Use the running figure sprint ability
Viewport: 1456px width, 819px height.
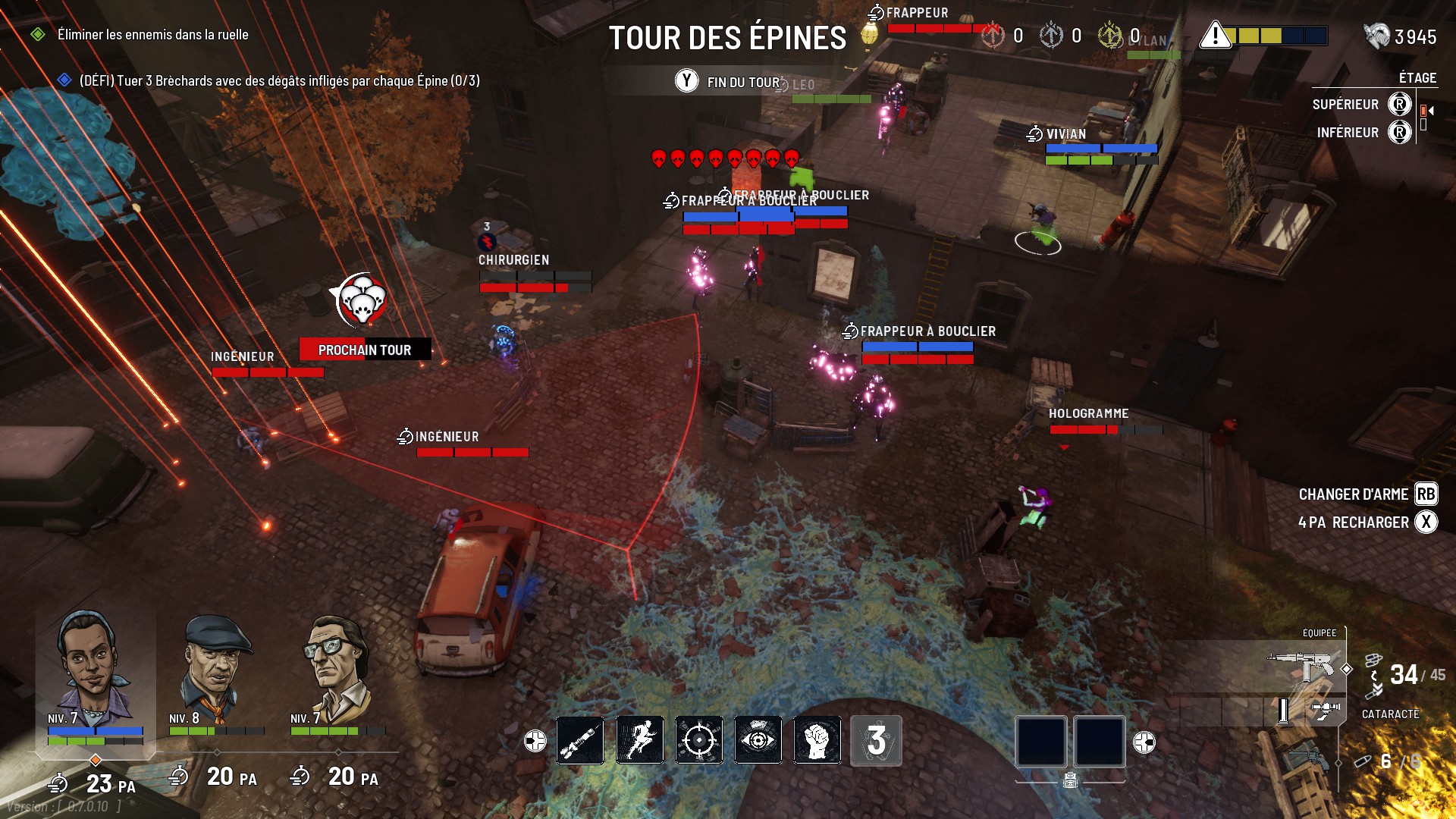pyautogui.click(x=639, y=740)
